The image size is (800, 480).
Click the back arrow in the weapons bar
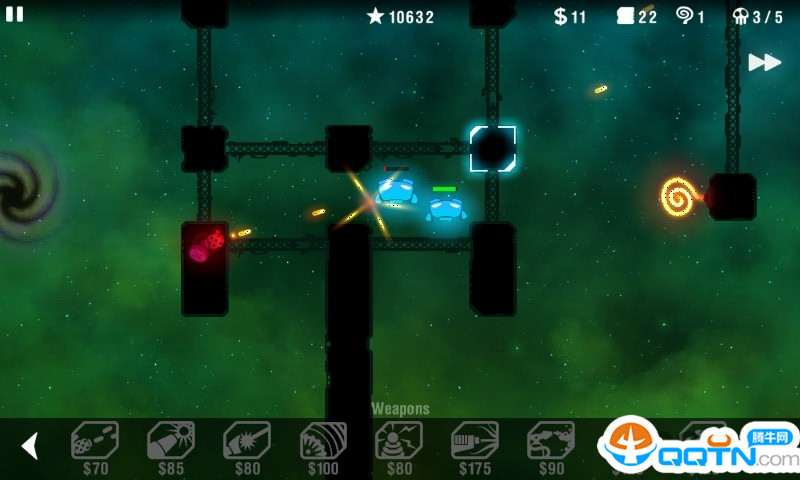point(30,446)
